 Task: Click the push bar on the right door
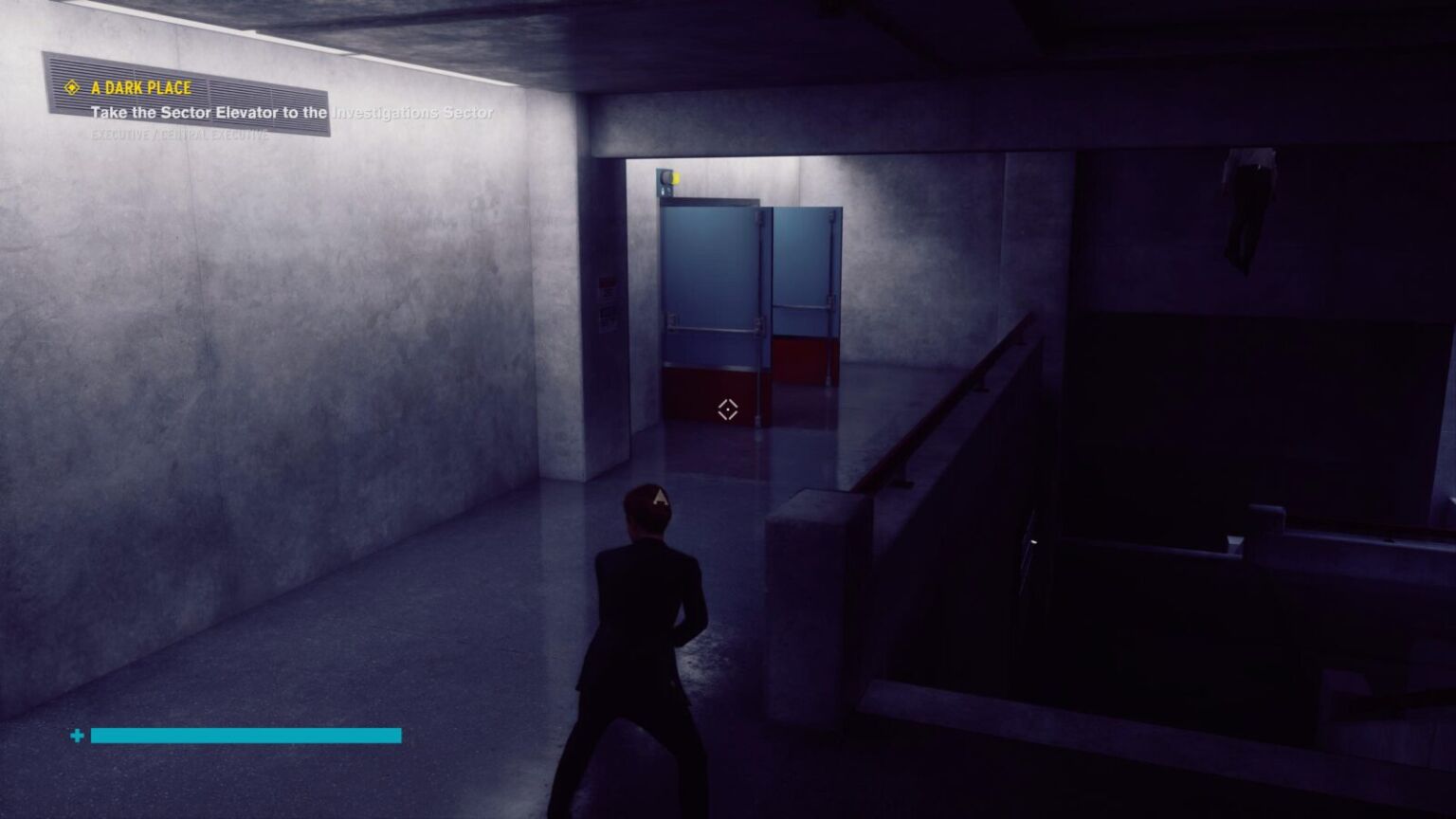(806, 306)
